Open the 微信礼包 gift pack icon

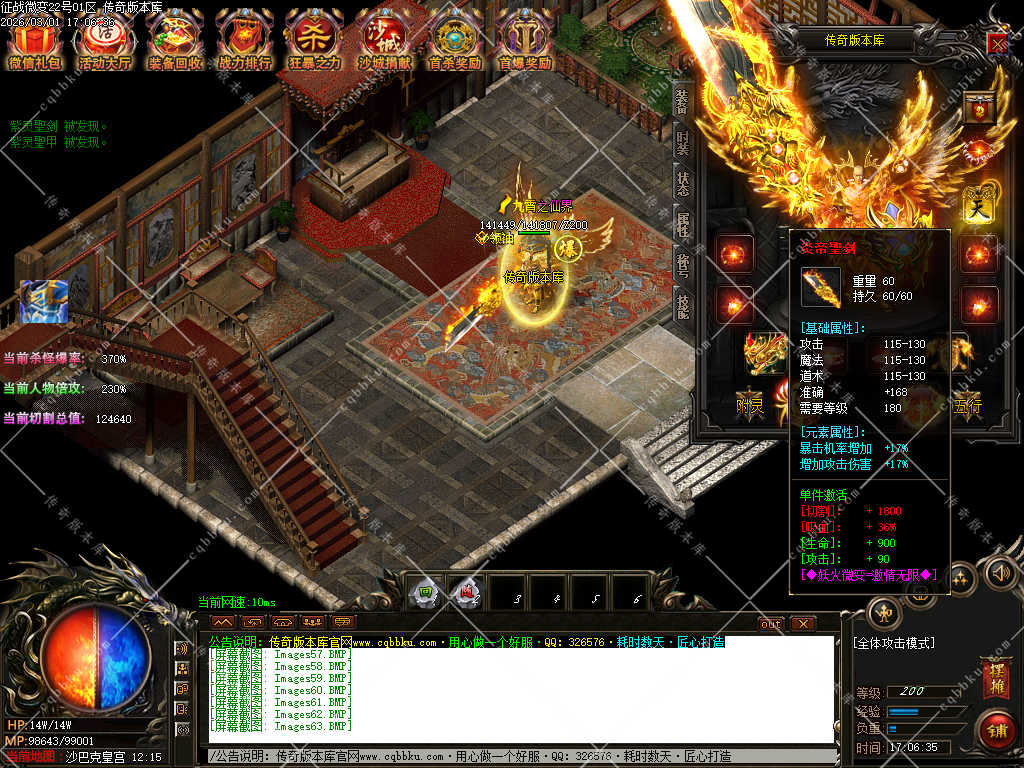[35, 41]
